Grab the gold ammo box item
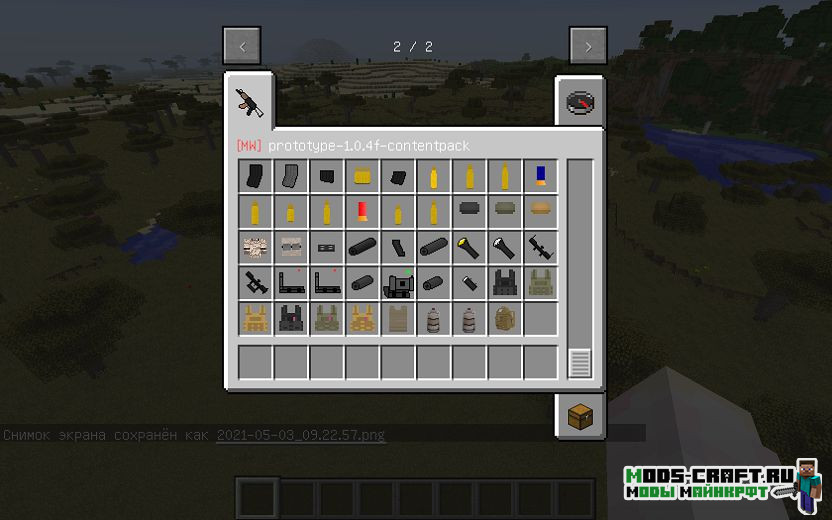The image size is (832, 520). (x=363, y=177)
